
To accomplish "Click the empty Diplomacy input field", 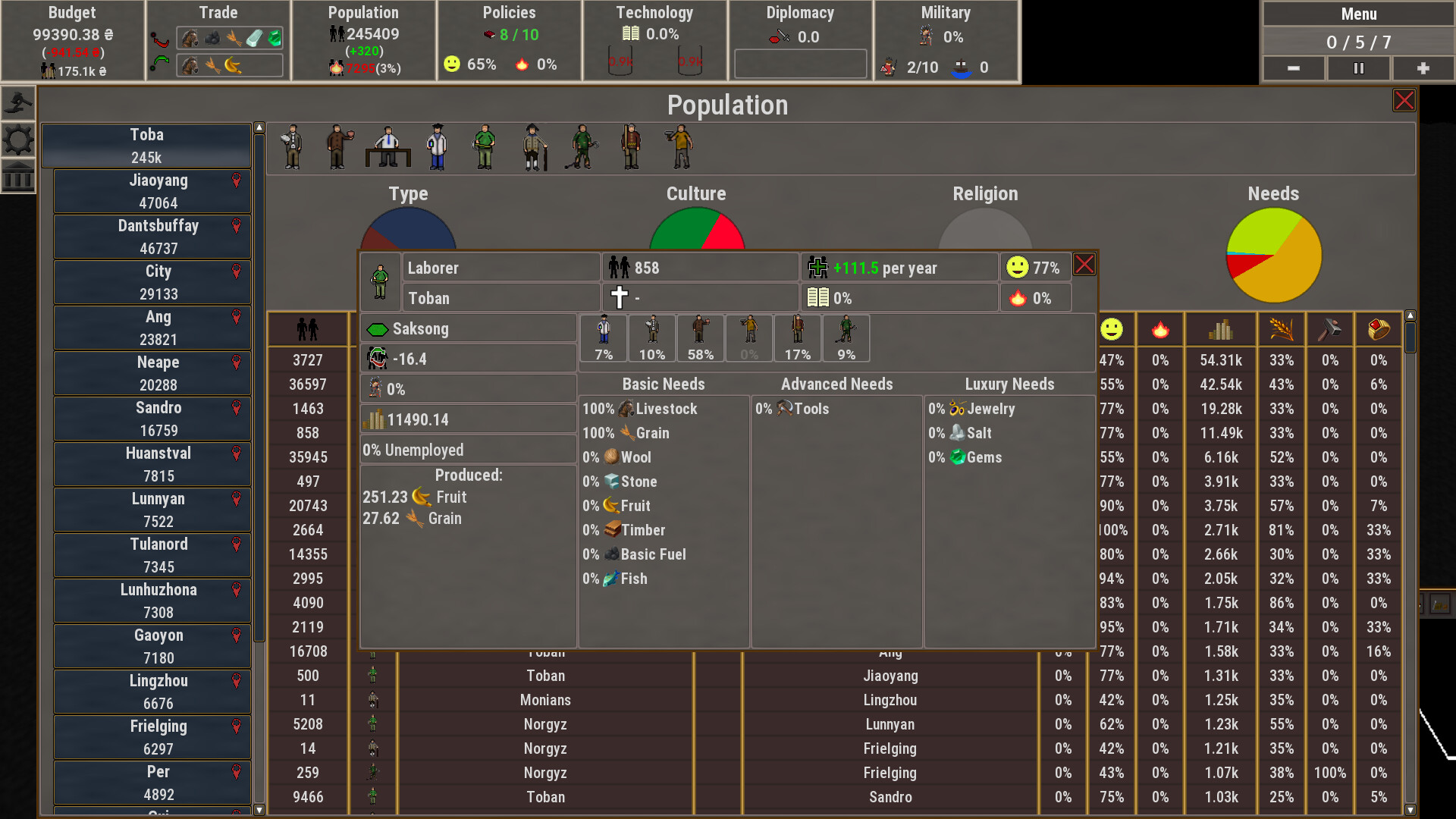I will pyautogui.click(x=799, y=64).
